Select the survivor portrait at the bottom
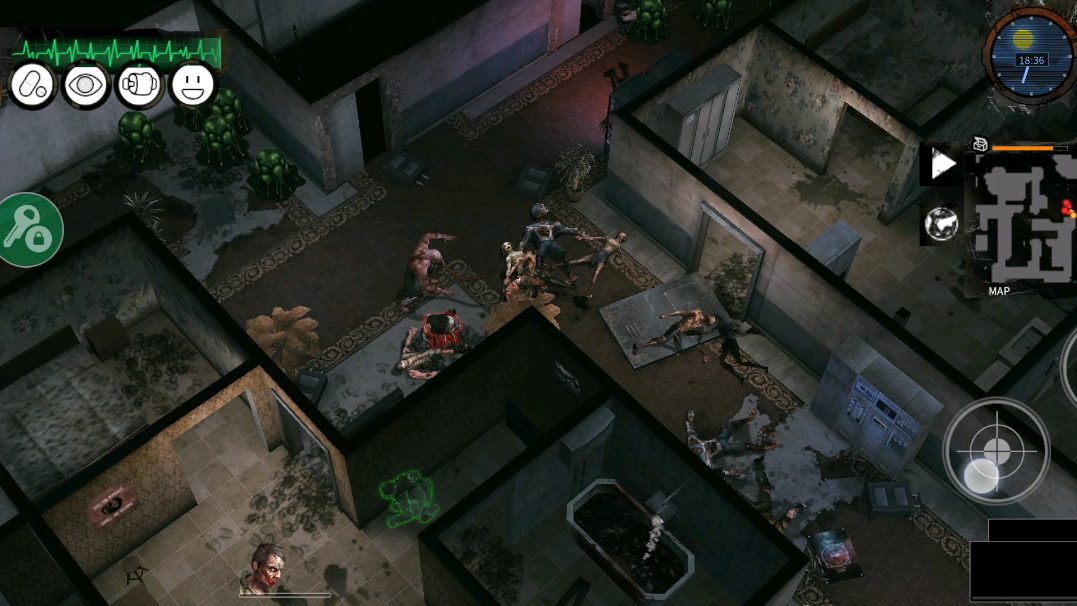Viewport: 1077px width, 606px height. coord(267,569)
